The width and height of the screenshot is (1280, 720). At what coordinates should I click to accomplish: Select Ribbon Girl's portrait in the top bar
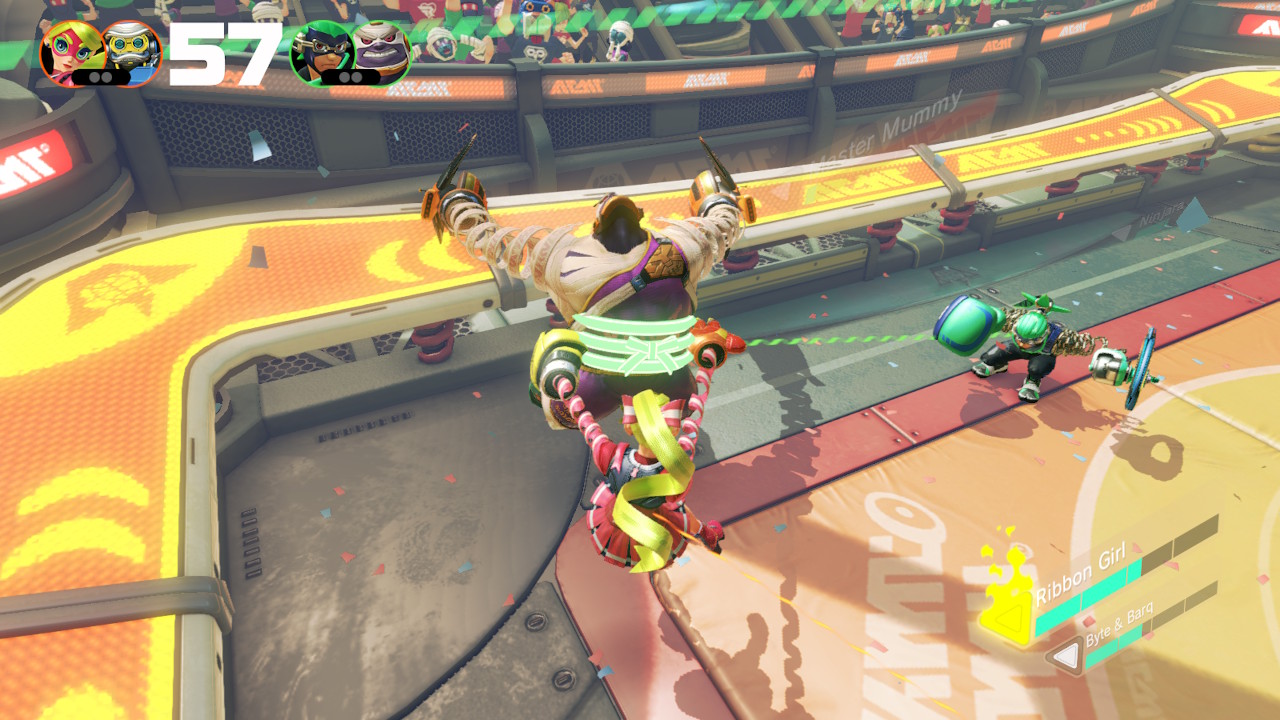pos(71,50)
